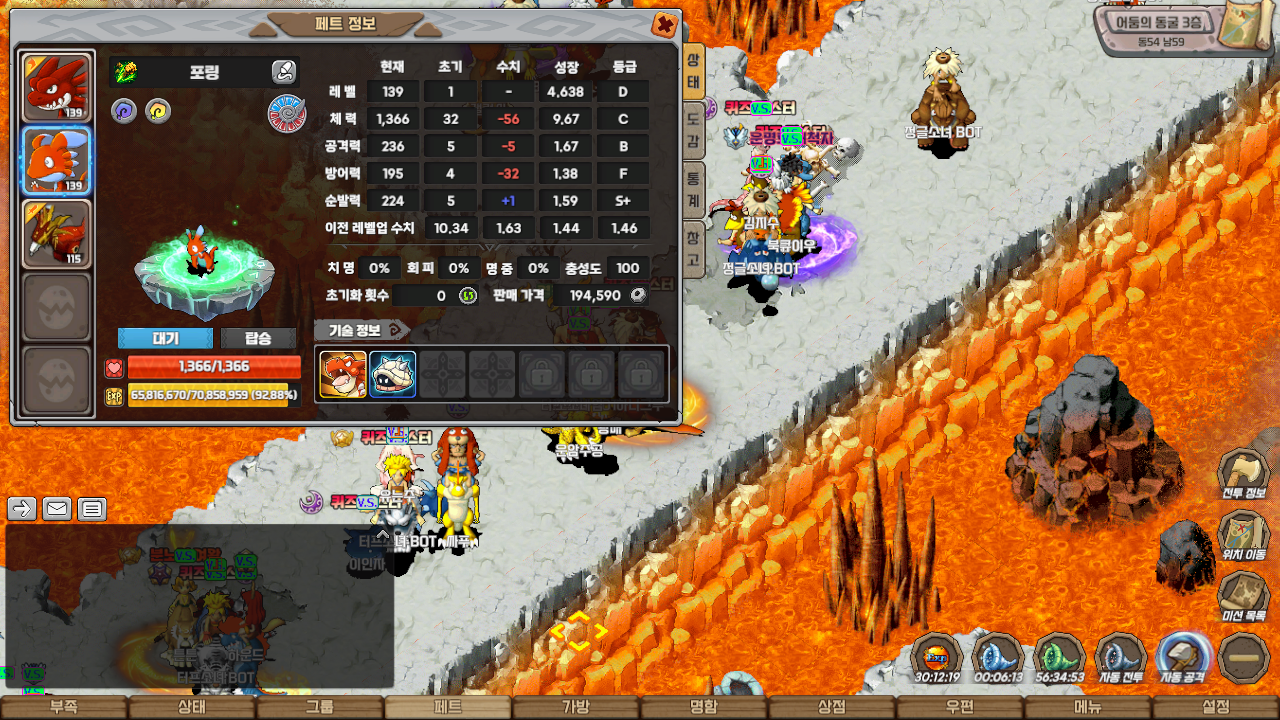Image resolution: width=1280 pixels, height=720 pixels.
Task: Toggle 자동 전투 auto battle
Action: 1121,660
